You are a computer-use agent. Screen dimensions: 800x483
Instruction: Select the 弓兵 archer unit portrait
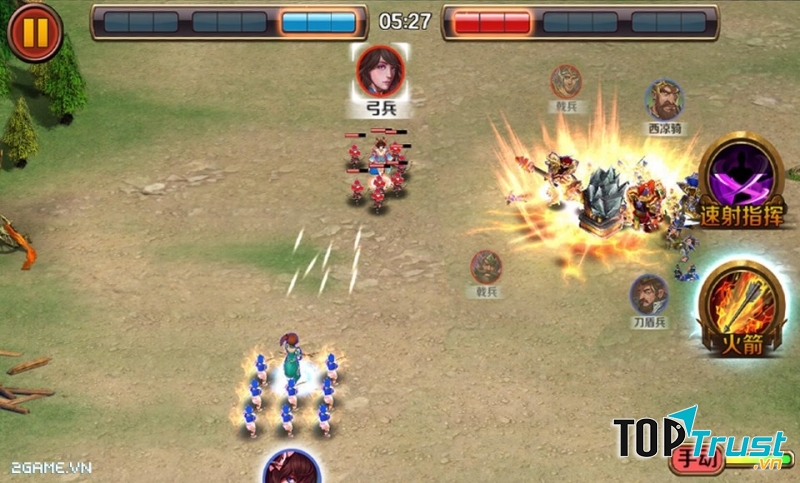point(377,70)
